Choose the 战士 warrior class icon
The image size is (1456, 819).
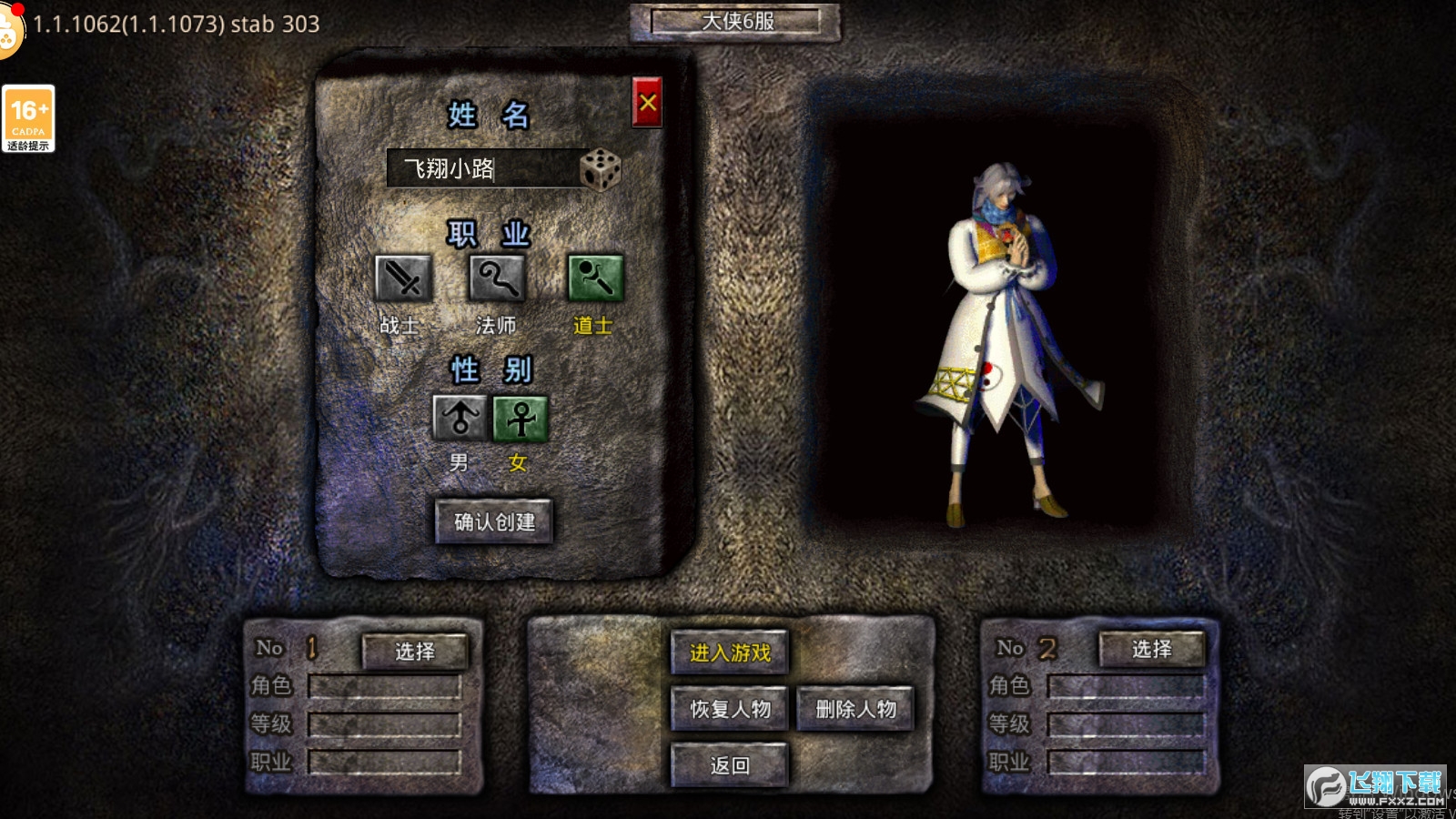pyautogui.click(x=403, y=278)
